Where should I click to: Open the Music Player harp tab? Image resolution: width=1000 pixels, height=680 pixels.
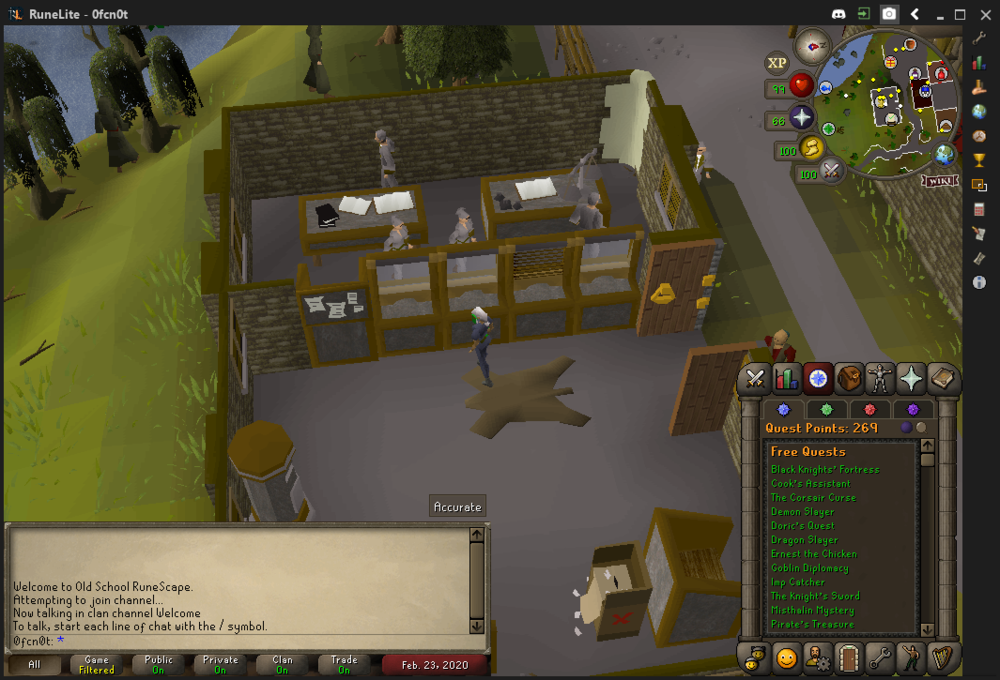click(x=942, y=658)
